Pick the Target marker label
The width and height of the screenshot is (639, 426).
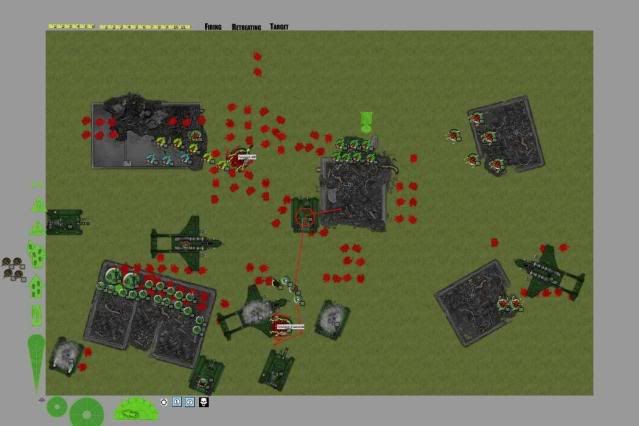[x=278, y=26]
